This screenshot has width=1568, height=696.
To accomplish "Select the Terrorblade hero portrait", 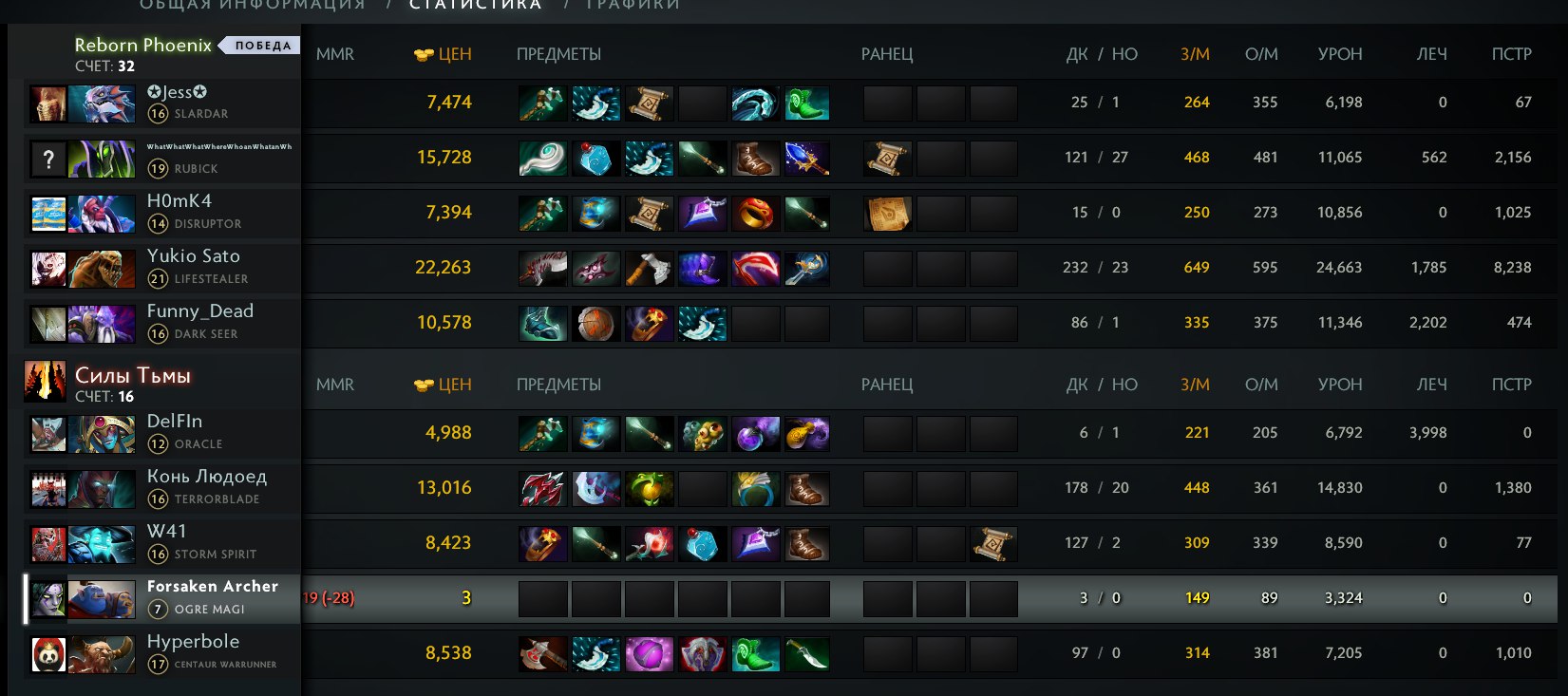I will [102, 490].
